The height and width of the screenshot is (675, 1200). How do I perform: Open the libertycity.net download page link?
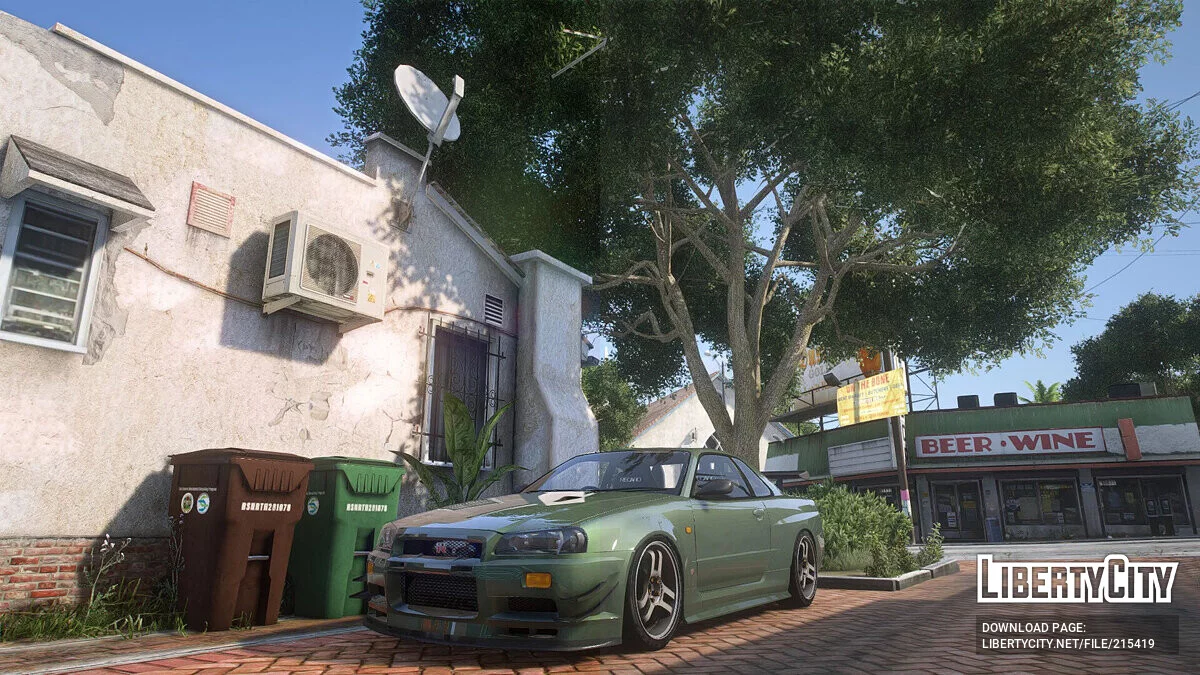coord(1068,643)
